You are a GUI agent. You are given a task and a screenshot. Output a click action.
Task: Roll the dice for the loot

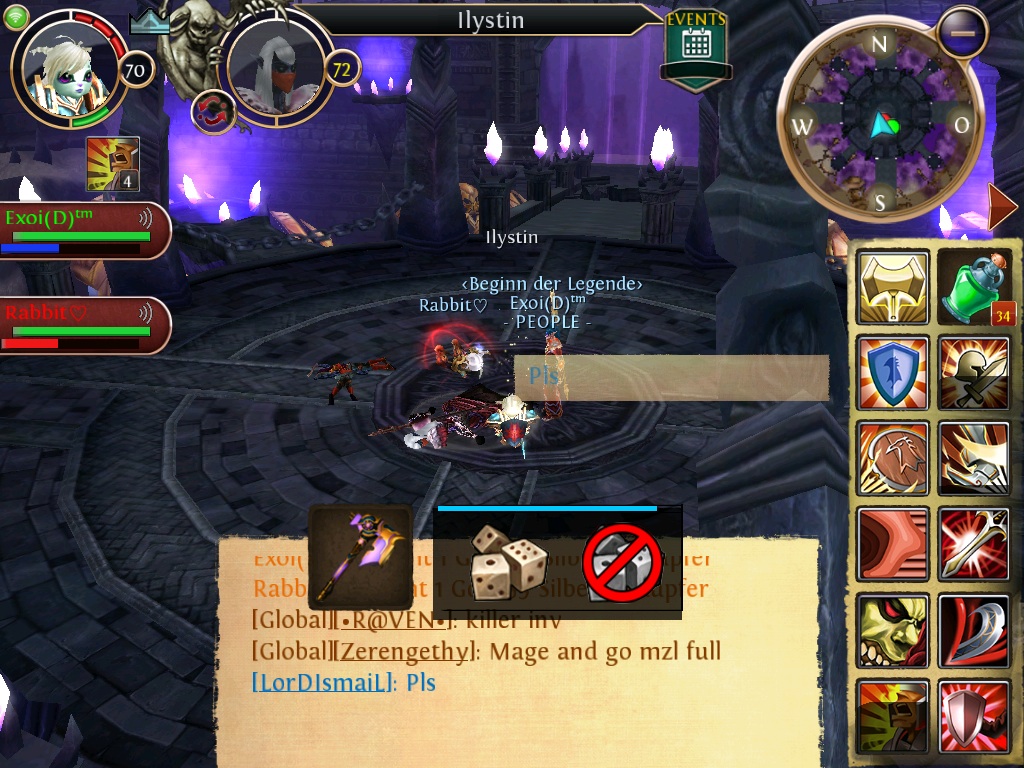[507, 561]
